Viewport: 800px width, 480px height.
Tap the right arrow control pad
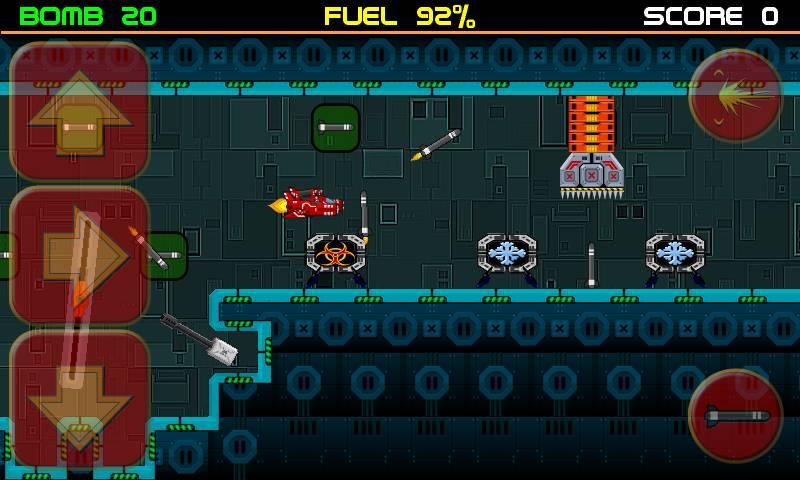(x=80, y=256)
